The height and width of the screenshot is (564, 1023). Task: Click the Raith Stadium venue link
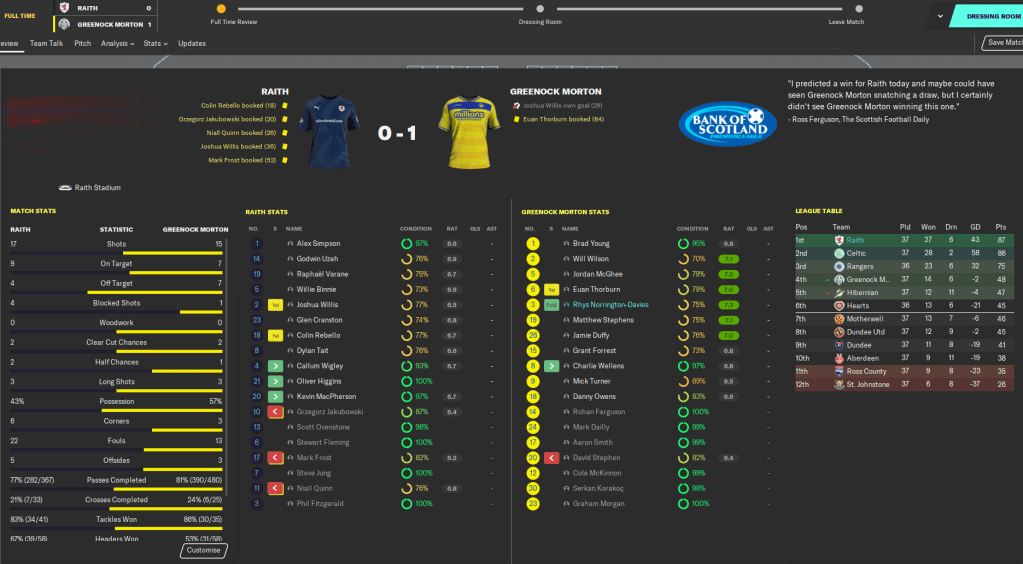pyautogui.click(x=96, y=187)
